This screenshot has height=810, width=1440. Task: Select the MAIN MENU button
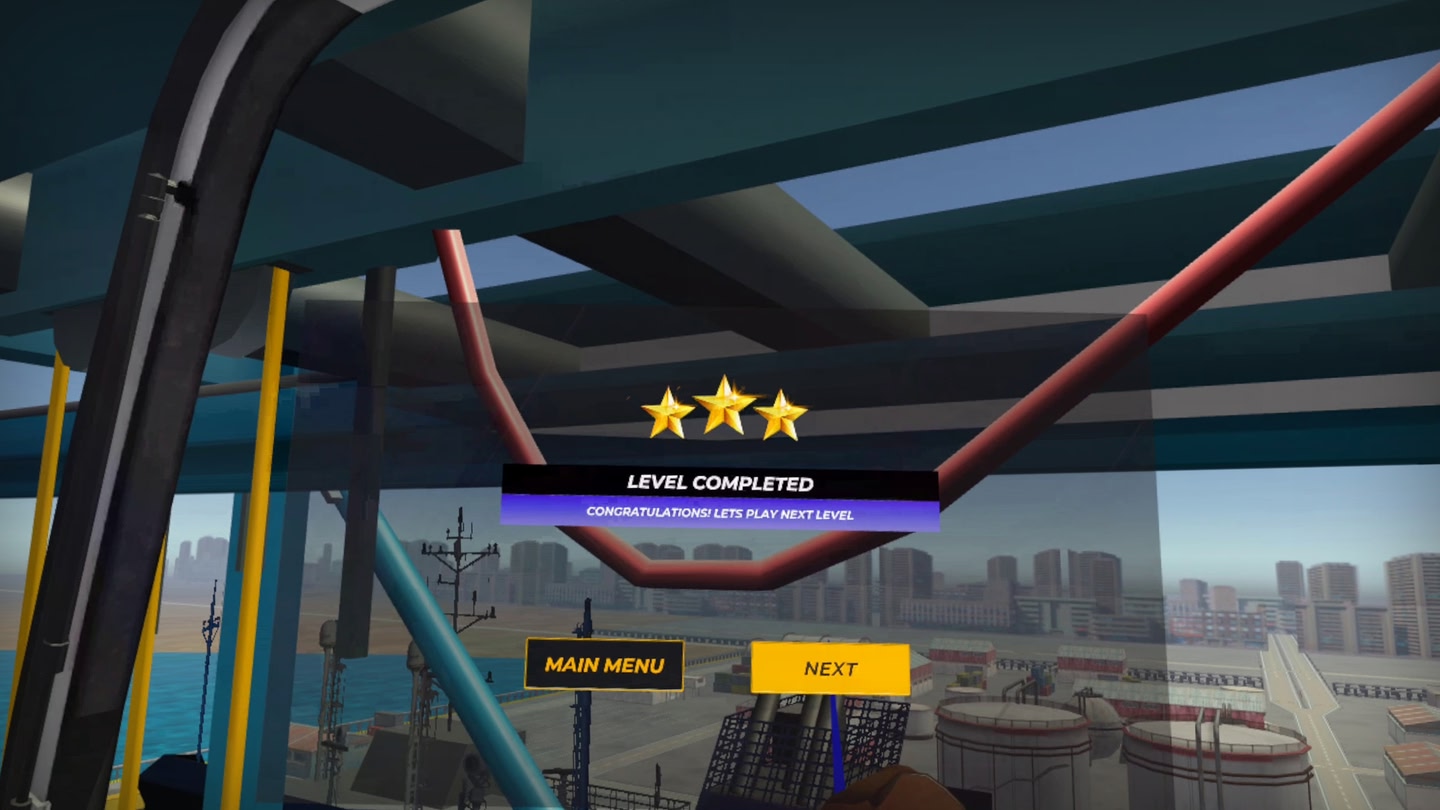[604, 663]
